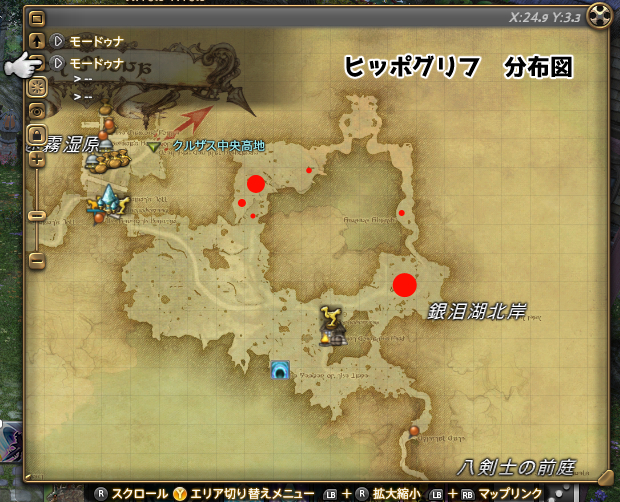Zoom out with the minus button

(37, 260)
